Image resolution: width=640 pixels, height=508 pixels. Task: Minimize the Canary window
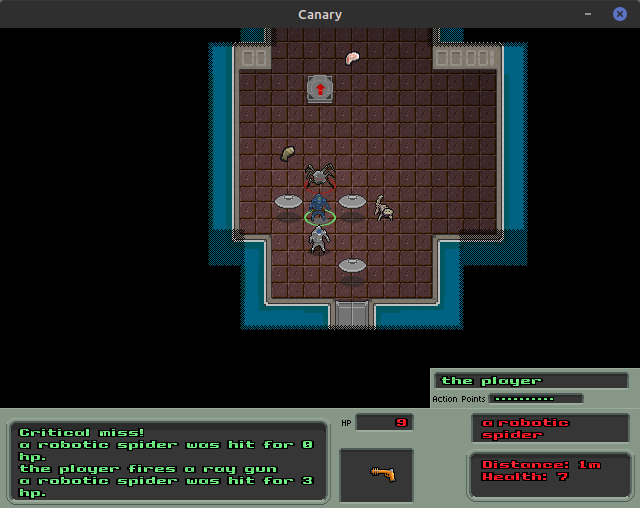coord(589,14)
